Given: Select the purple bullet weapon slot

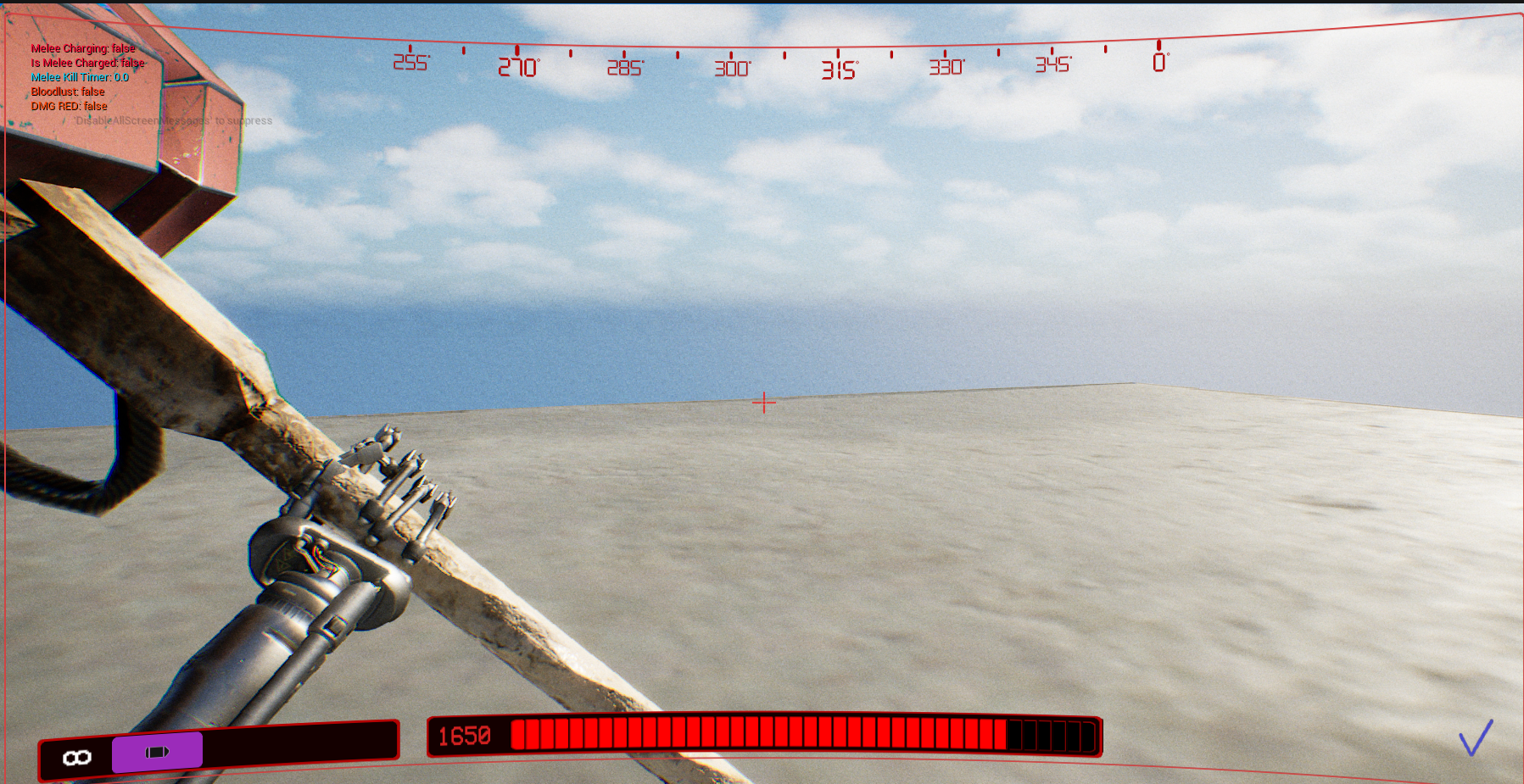Looking at the screenshot, I should 157,752.
